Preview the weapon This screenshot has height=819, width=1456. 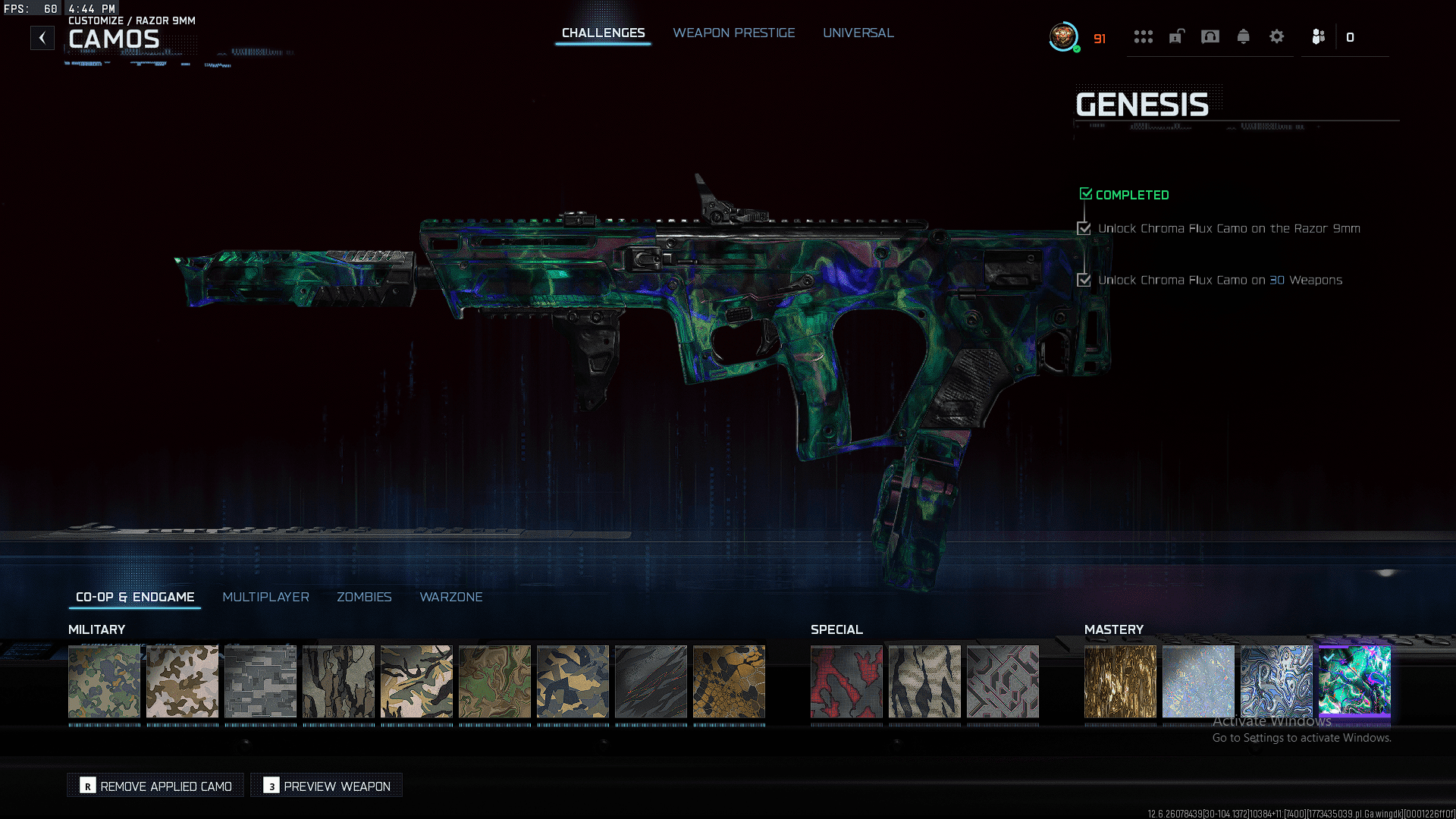pos(327,786)
